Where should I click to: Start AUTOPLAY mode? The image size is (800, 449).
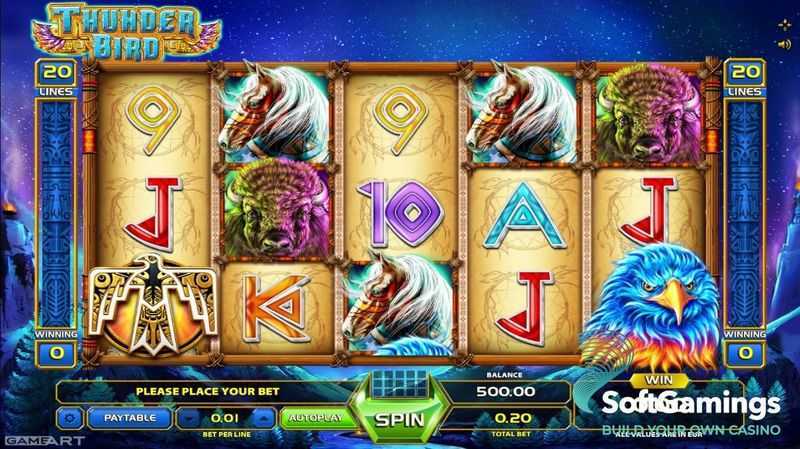tap(311, 416)
